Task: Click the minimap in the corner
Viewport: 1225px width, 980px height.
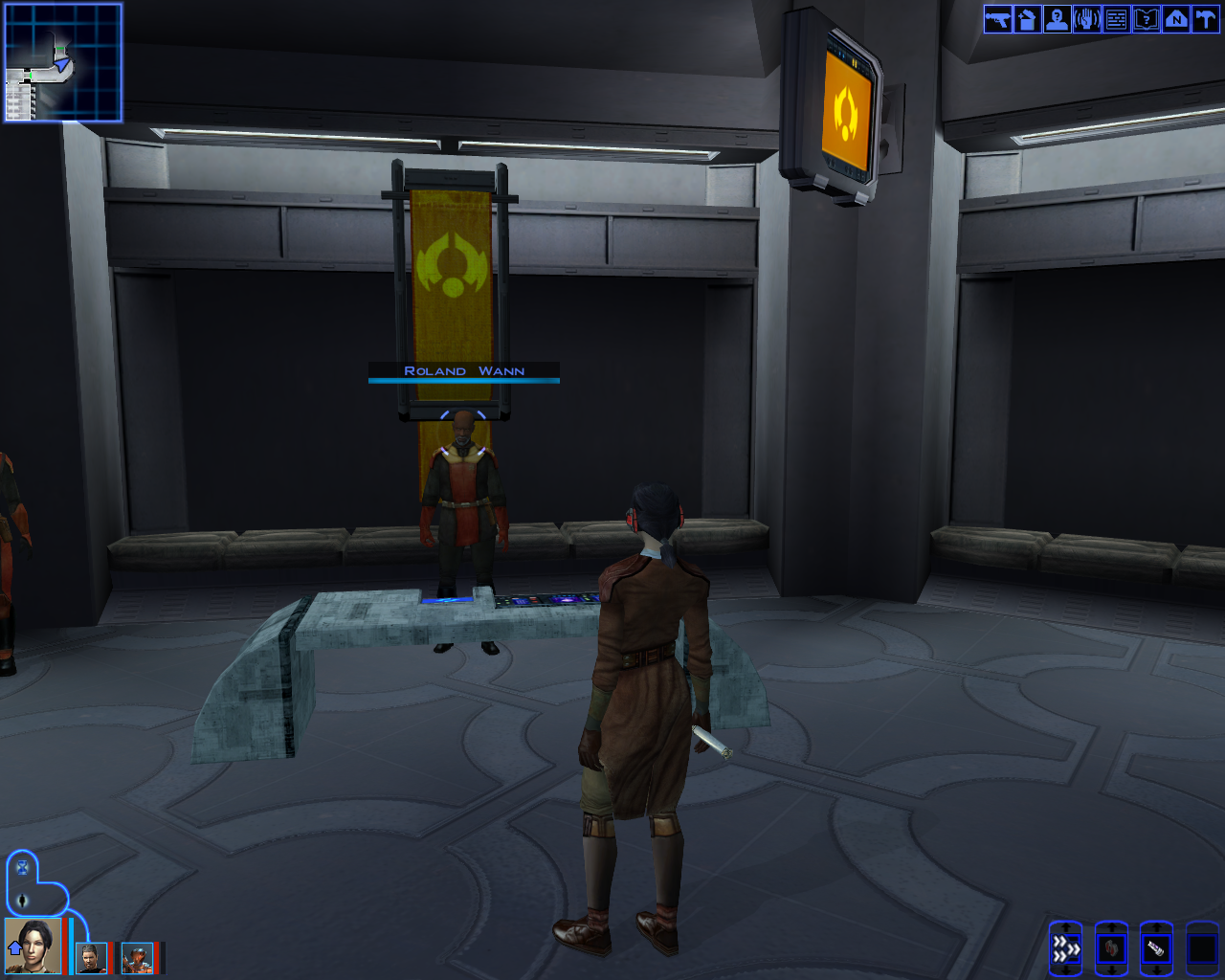Action: [x=62, y=62]
